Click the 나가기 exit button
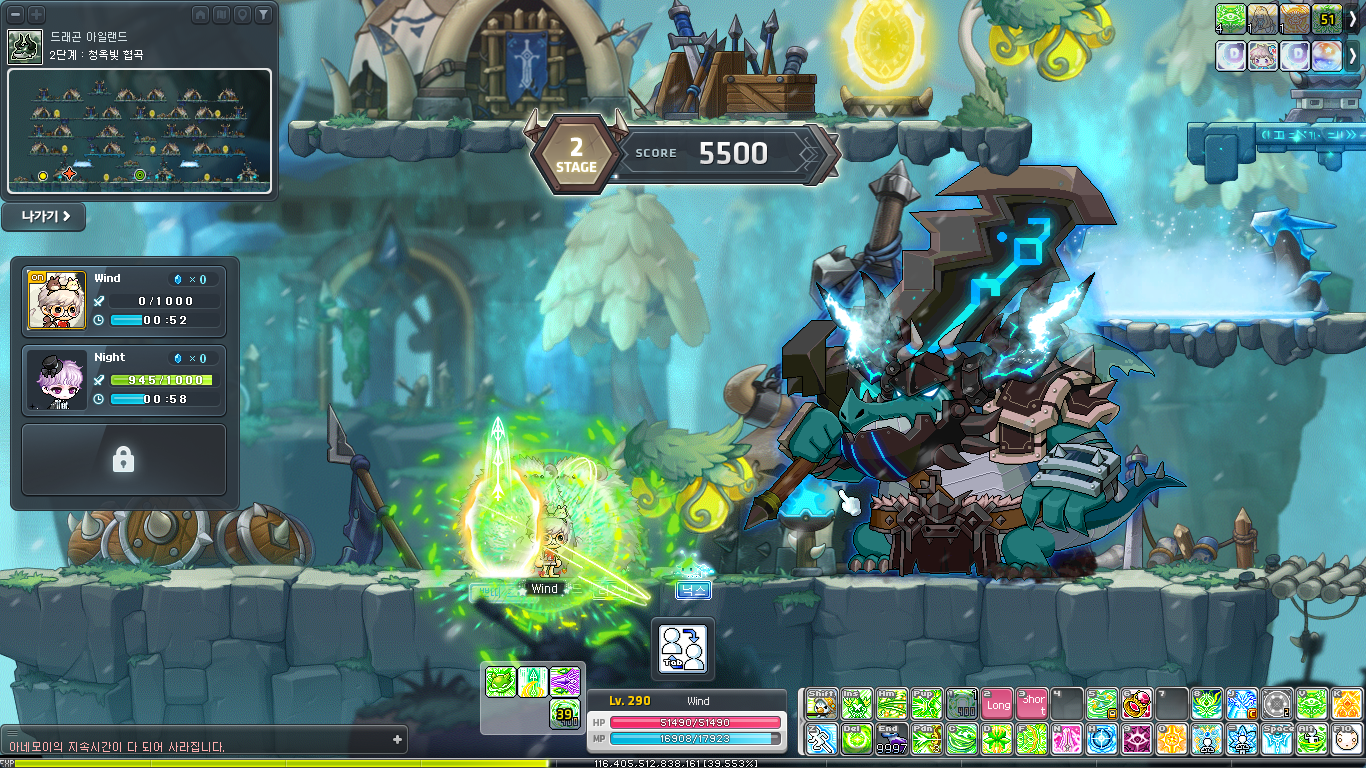 pos(43,217)
